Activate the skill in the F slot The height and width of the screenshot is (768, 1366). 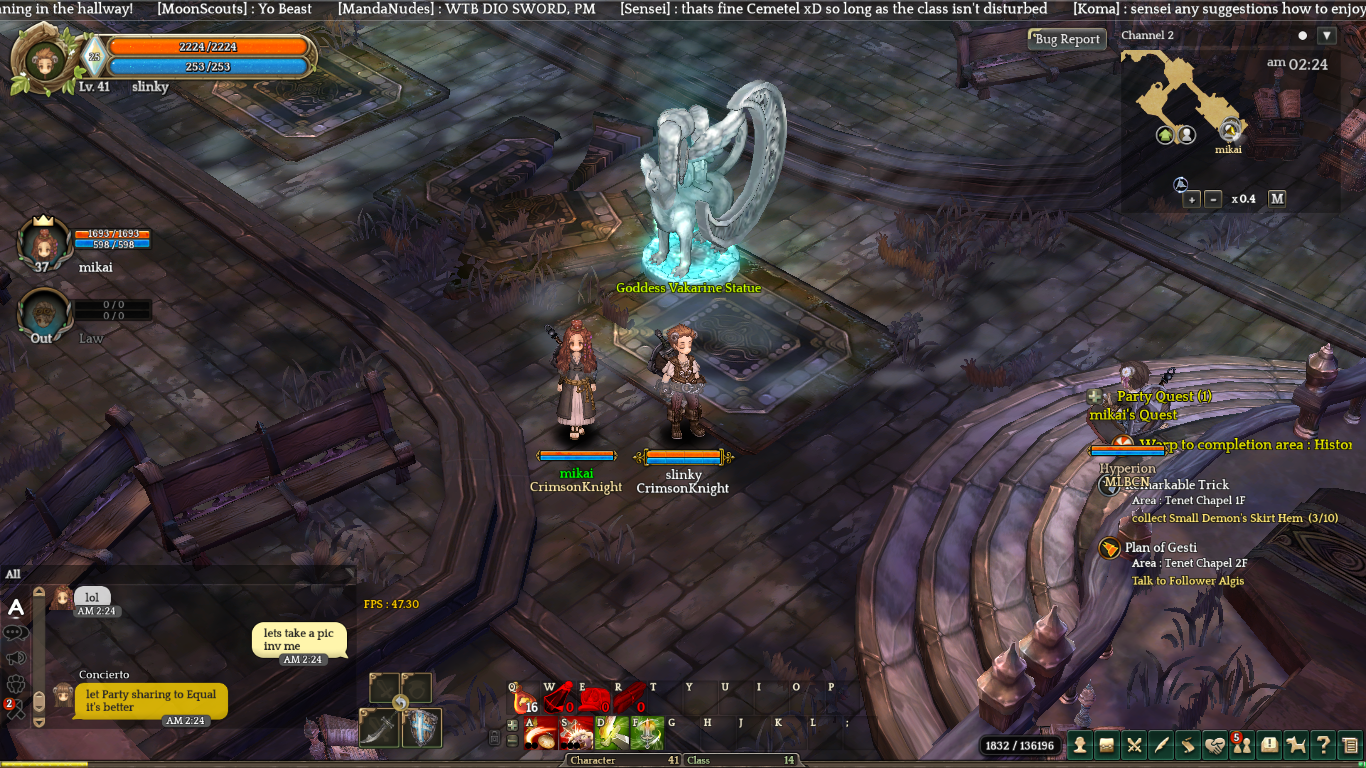[646, 733]
